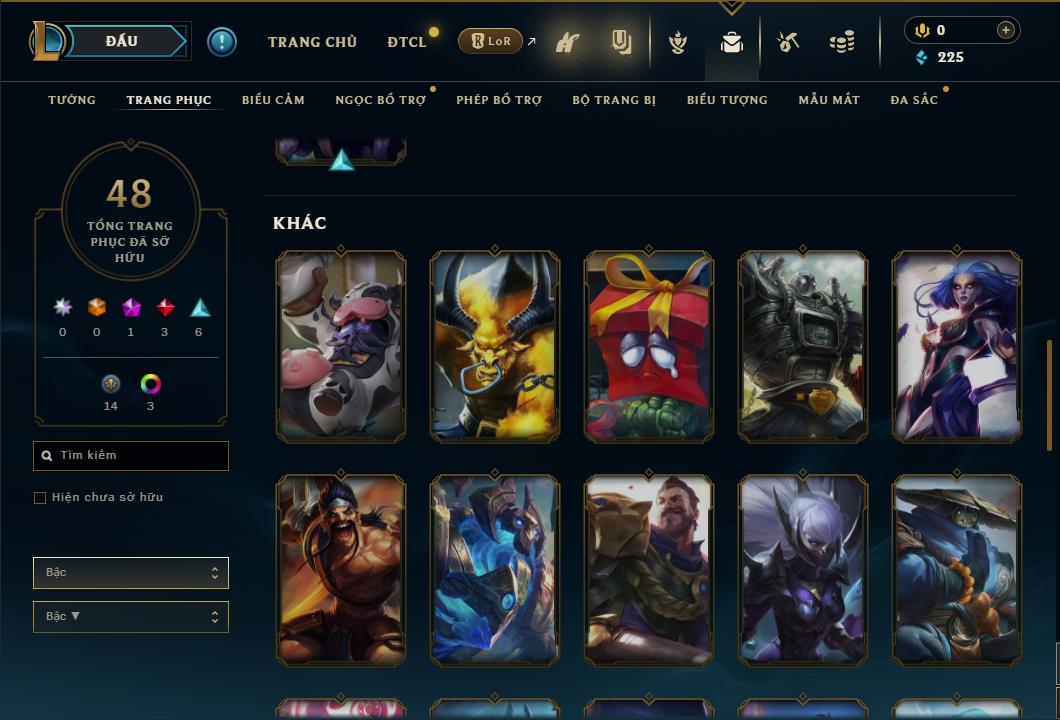The image size is (1060, 720).
Task: Toggle the Hiện chưa sở hữu checkbox
Action: 40,498
